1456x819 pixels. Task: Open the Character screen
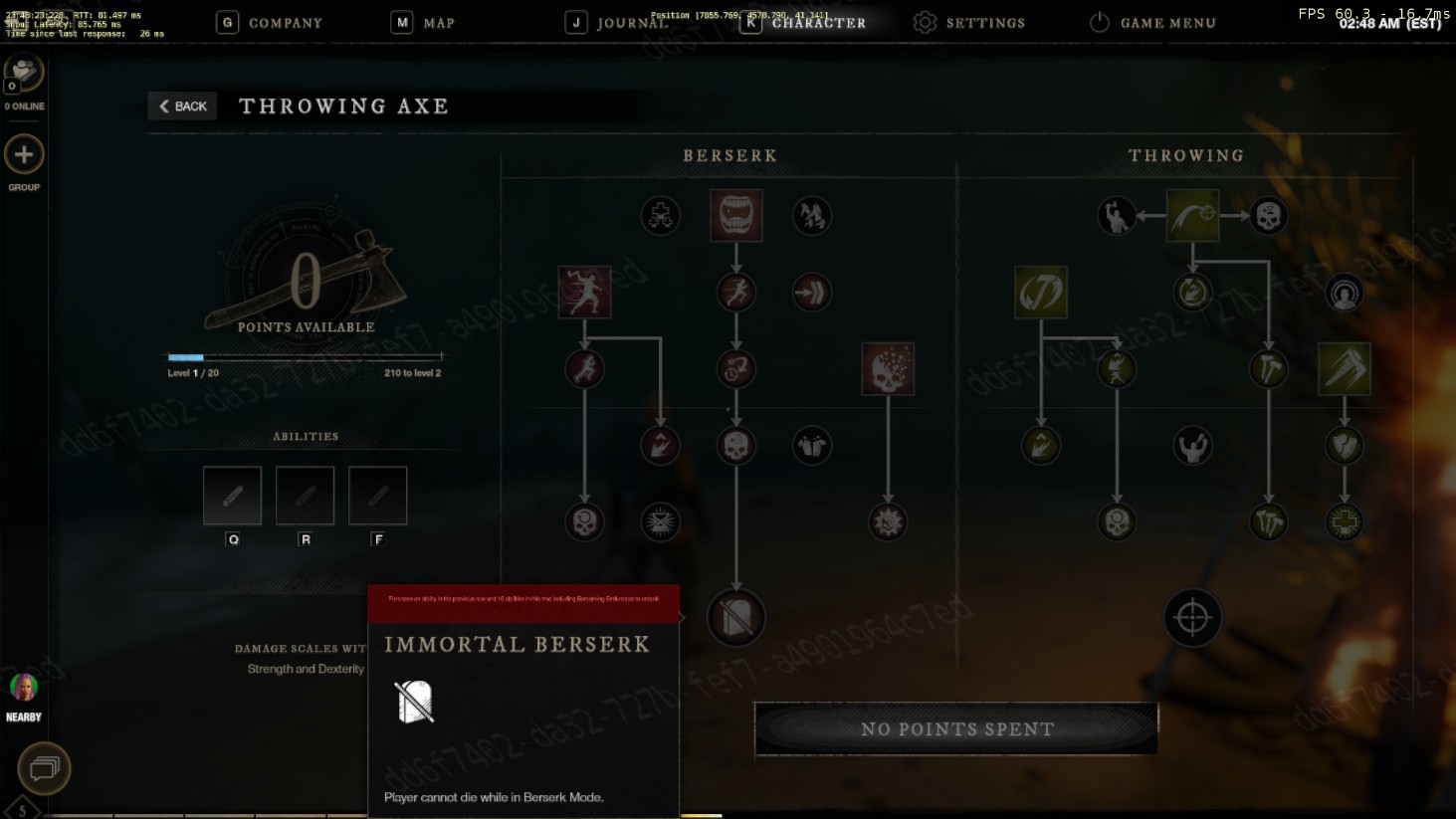[x=803, y=23]
